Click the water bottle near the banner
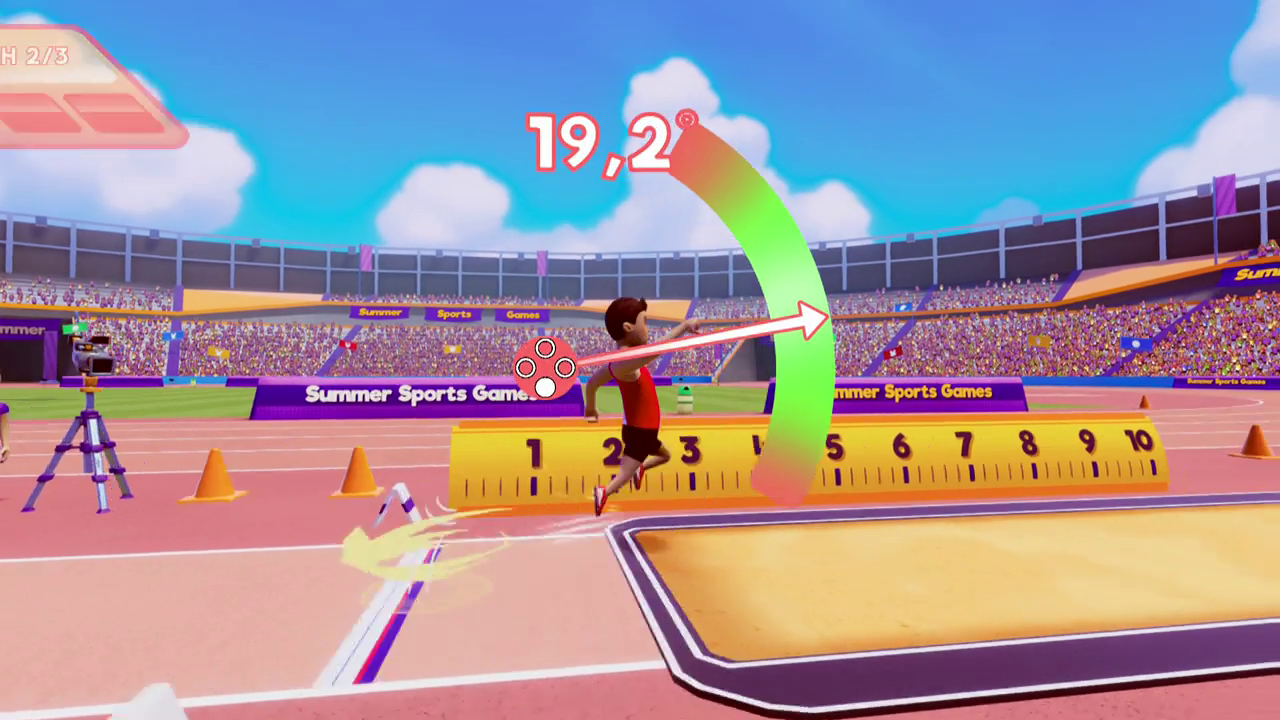1280x720 pixels. (685, 400)
